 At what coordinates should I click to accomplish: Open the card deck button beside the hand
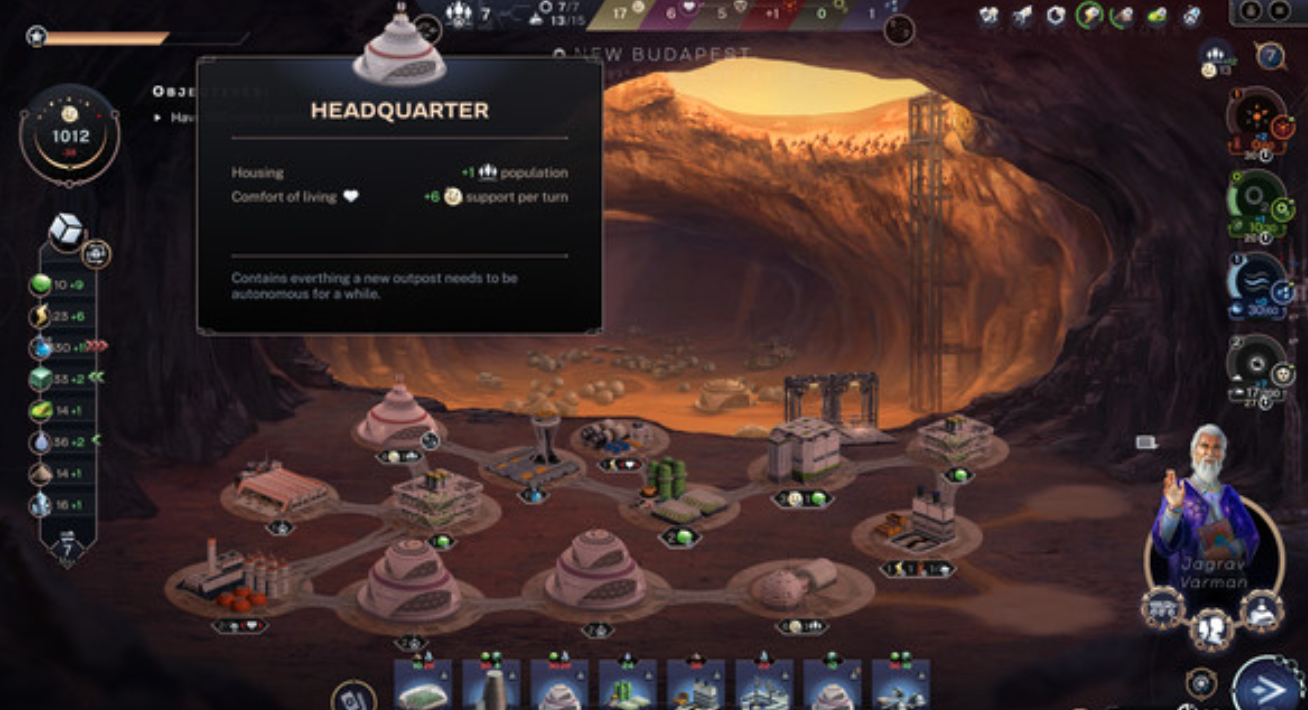coord(353,695)
